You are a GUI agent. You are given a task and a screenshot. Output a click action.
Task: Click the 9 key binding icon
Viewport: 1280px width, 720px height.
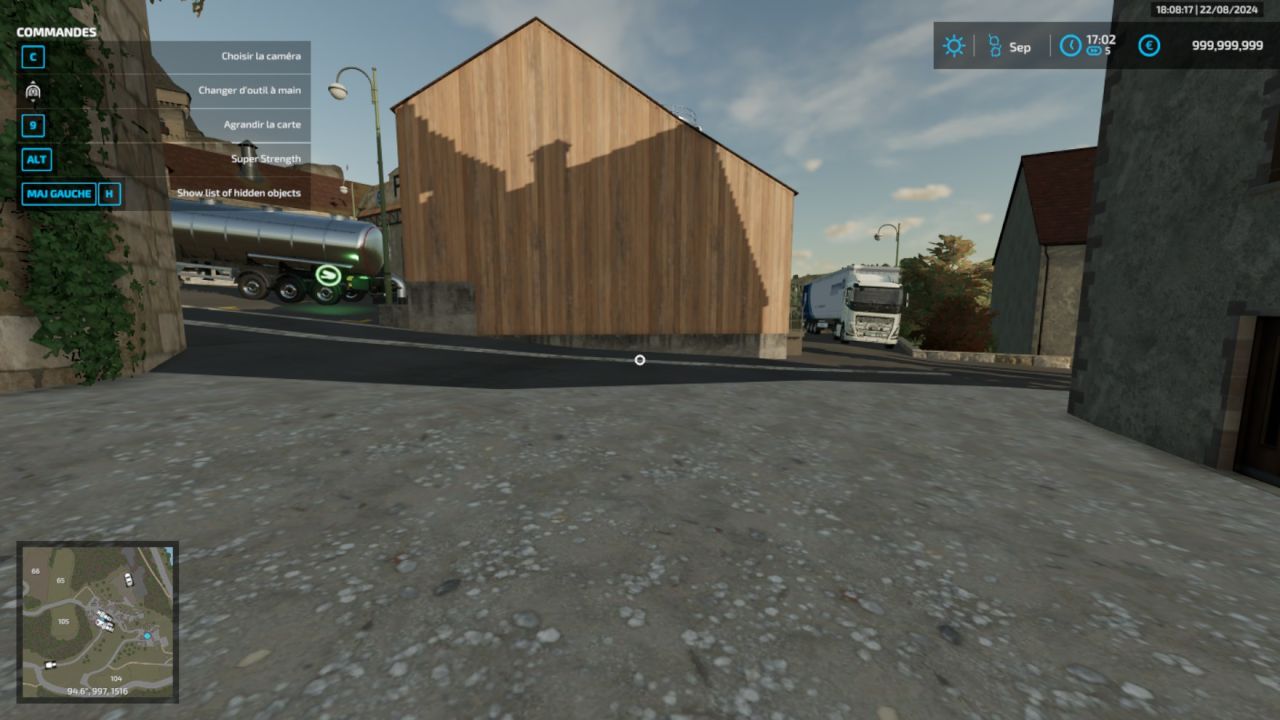[x=34, y=125]
